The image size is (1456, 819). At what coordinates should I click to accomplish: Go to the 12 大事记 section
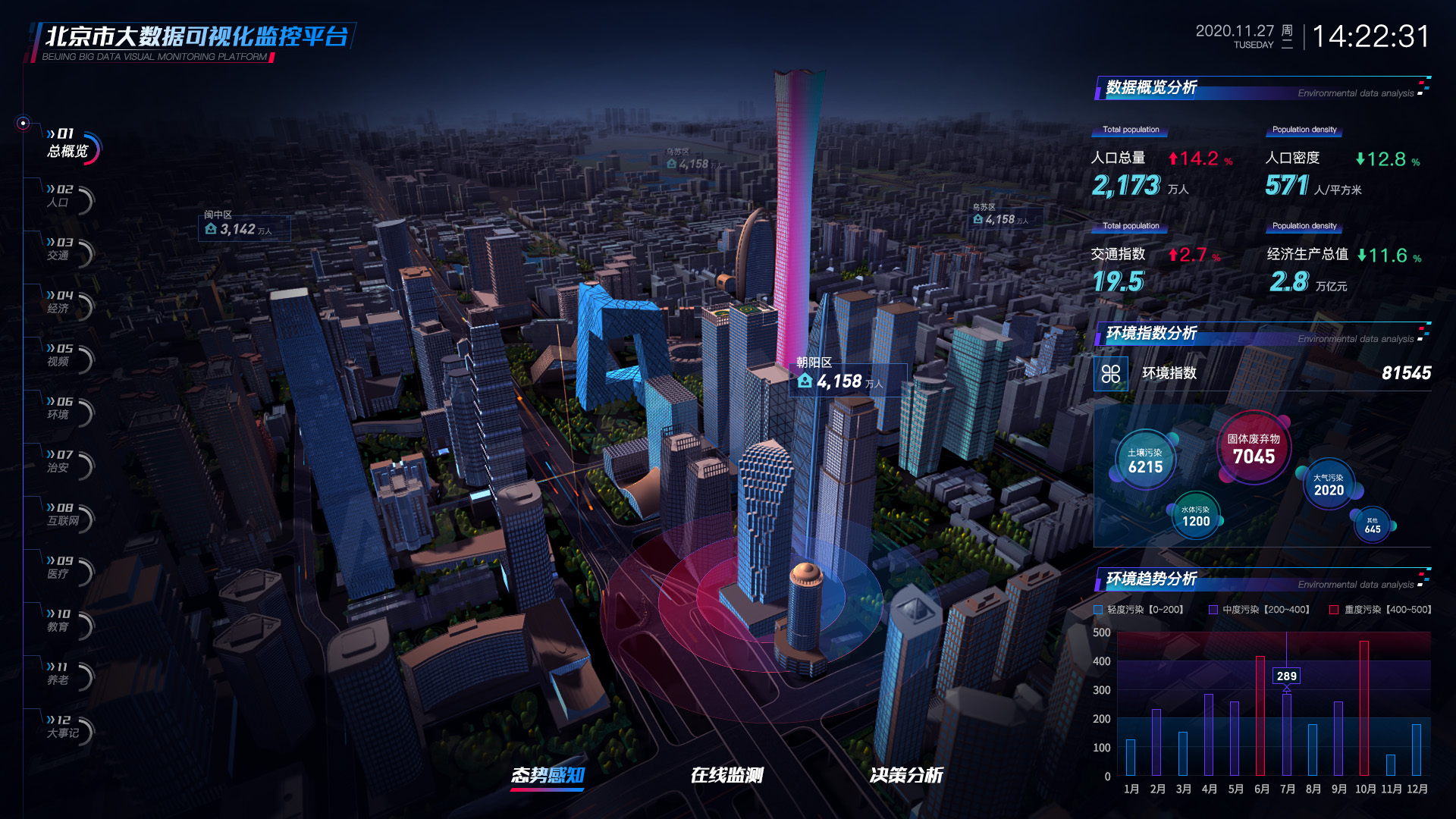coord(64,727)
